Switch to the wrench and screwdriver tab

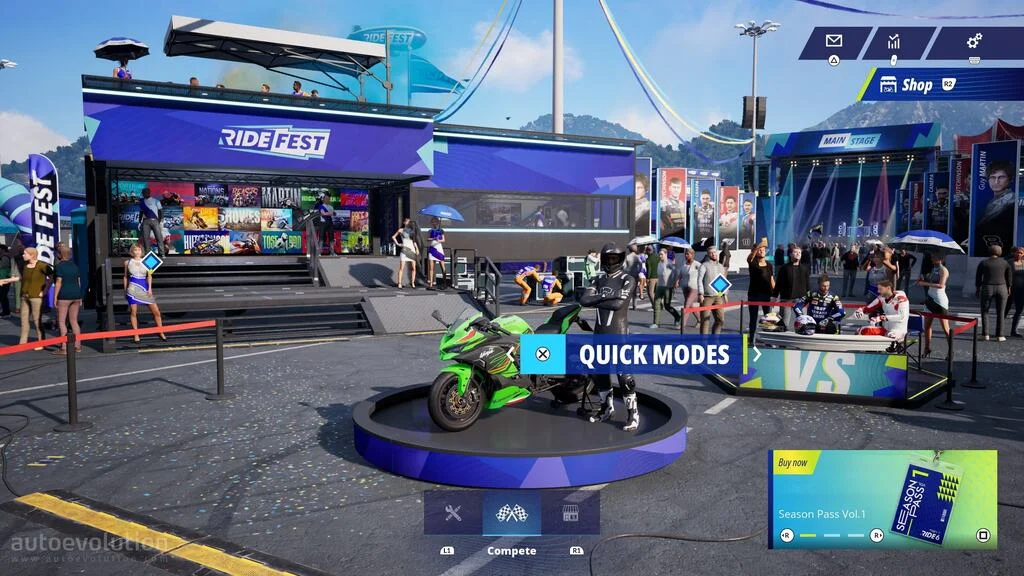[453, 513]
